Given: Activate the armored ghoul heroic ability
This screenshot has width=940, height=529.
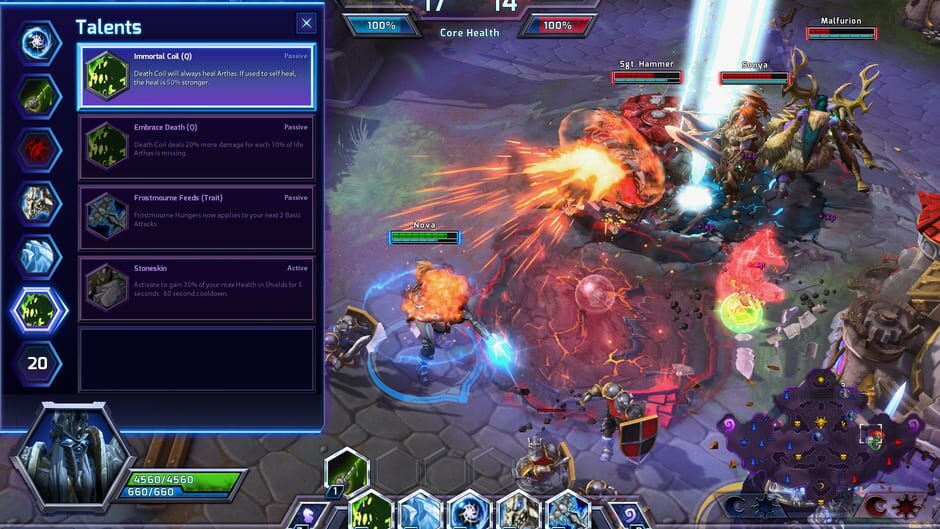Looking at the screenshot, I should tap(518, 511).
